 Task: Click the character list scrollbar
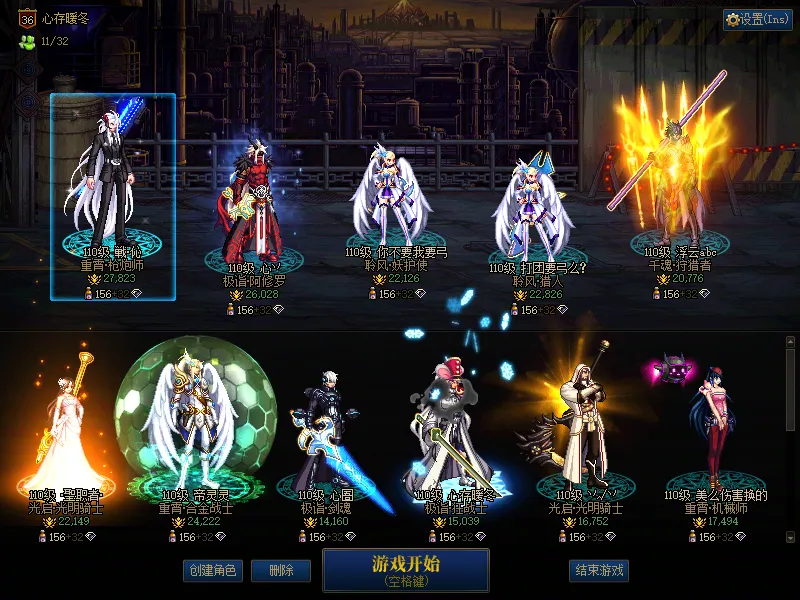[x=791, y=390]
